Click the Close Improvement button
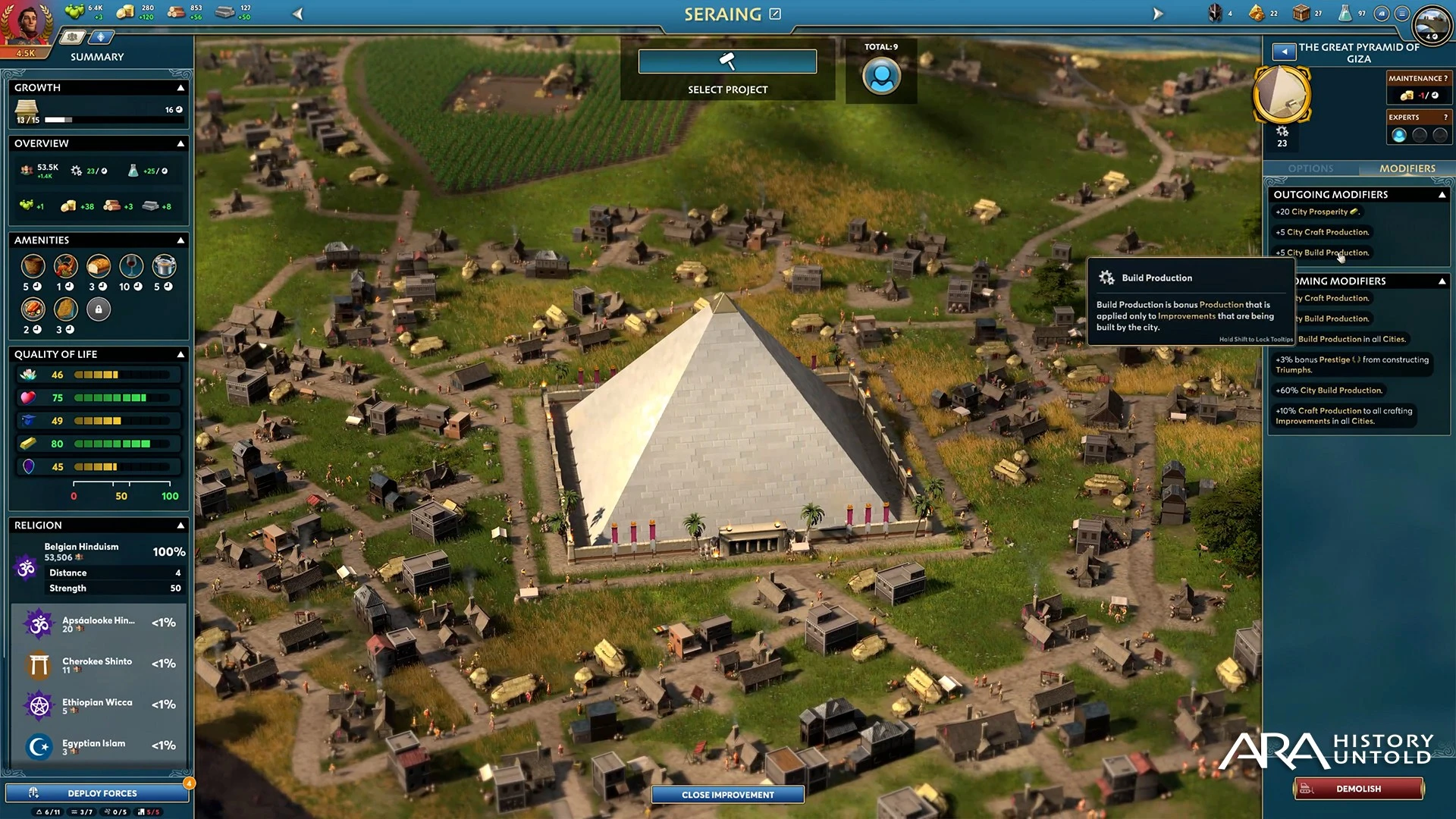The image size is (1456, 819). tap(727, 794)
